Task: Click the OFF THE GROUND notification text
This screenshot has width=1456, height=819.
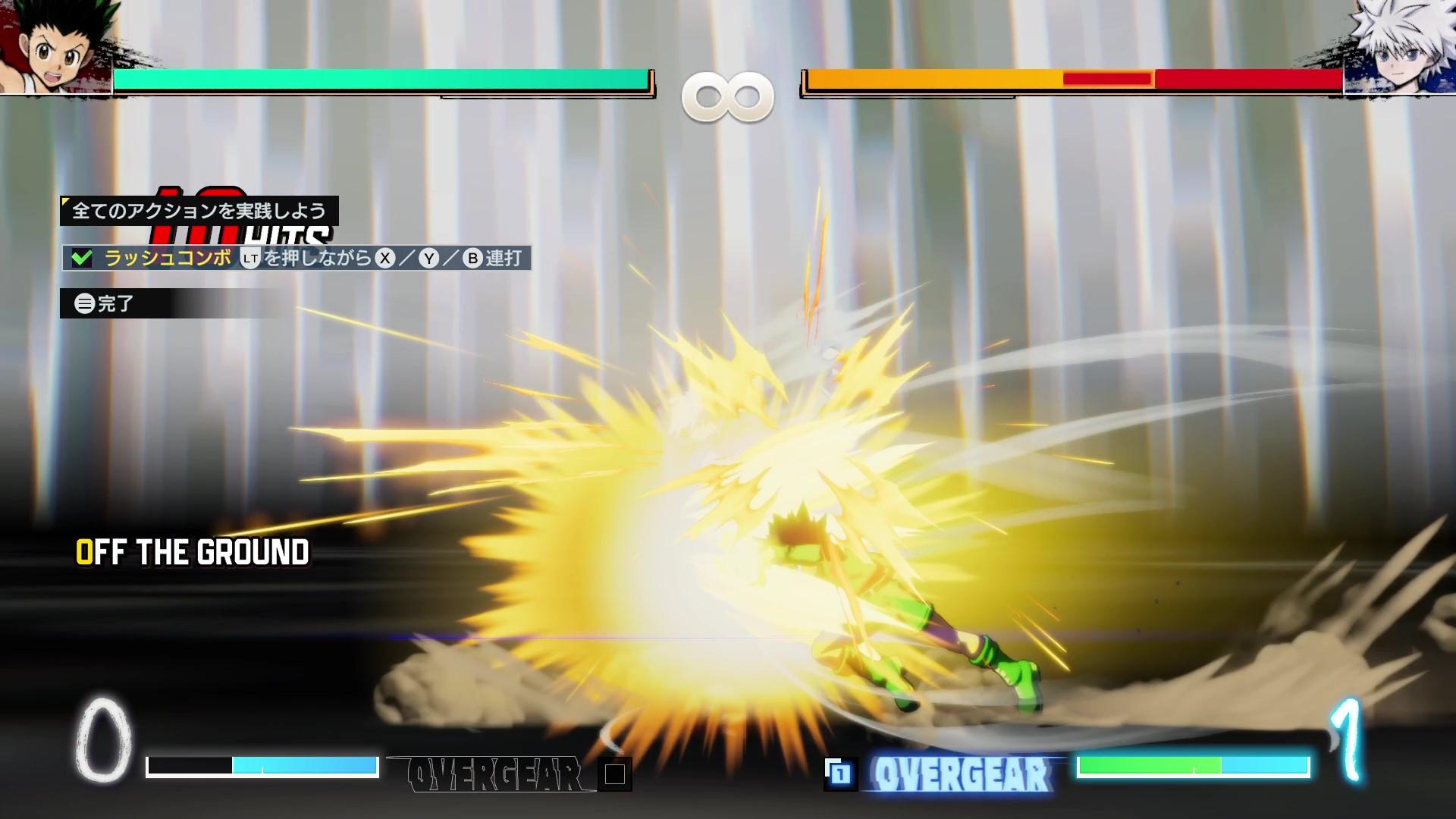Action: tap(193, 552)
